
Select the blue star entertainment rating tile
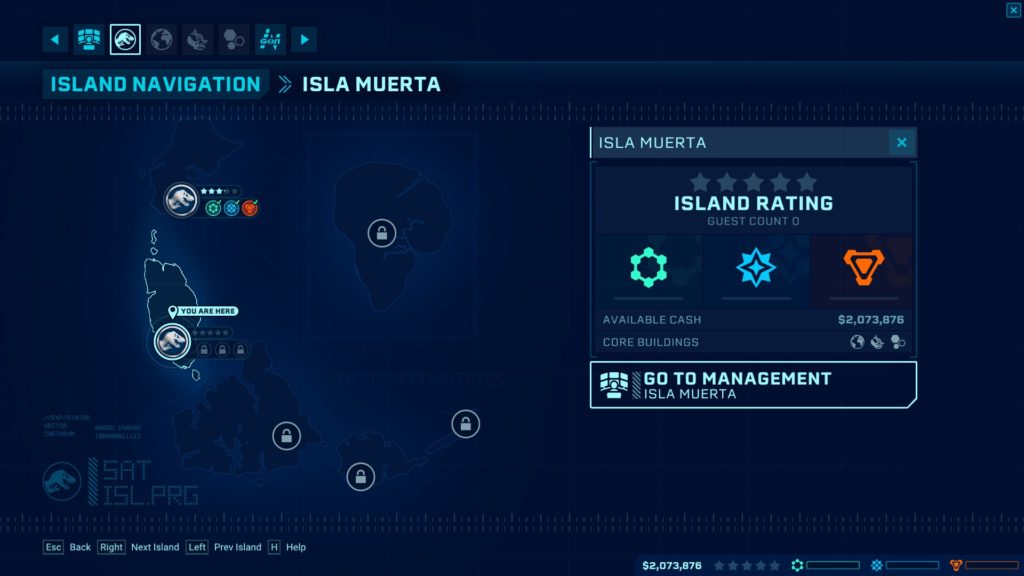click(x=754, y=268)
